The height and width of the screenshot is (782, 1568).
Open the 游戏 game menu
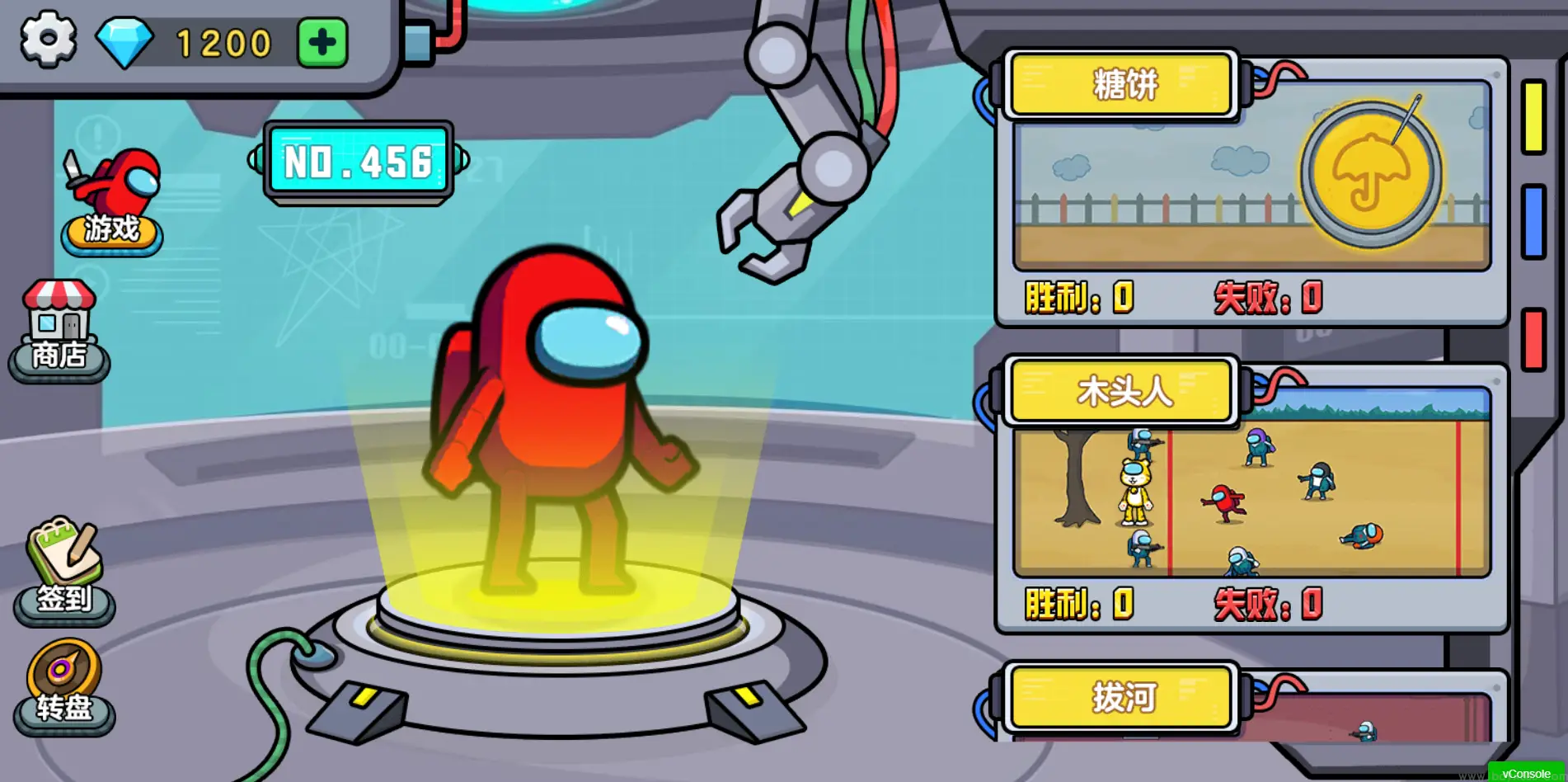coord(112,202)
